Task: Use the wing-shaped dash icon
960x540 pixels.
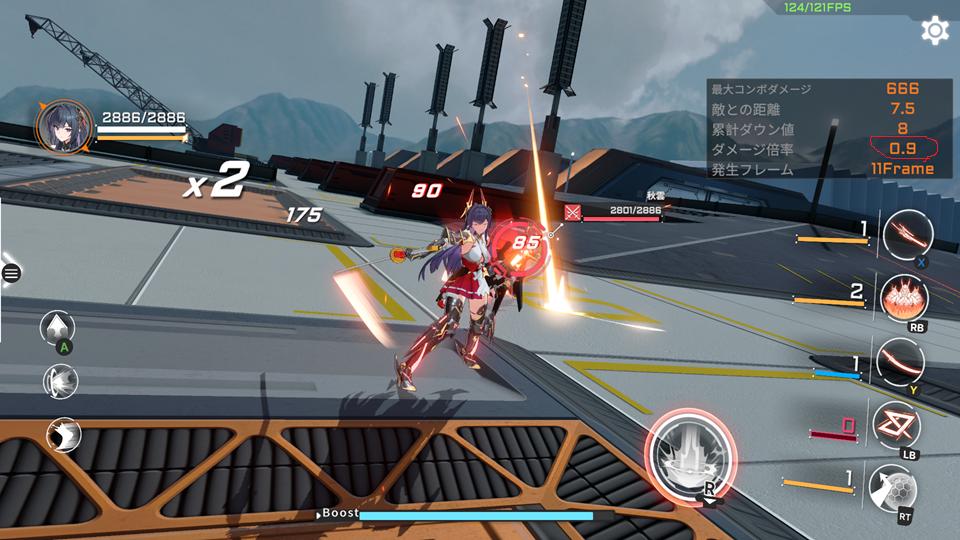Action: [63, 435]
